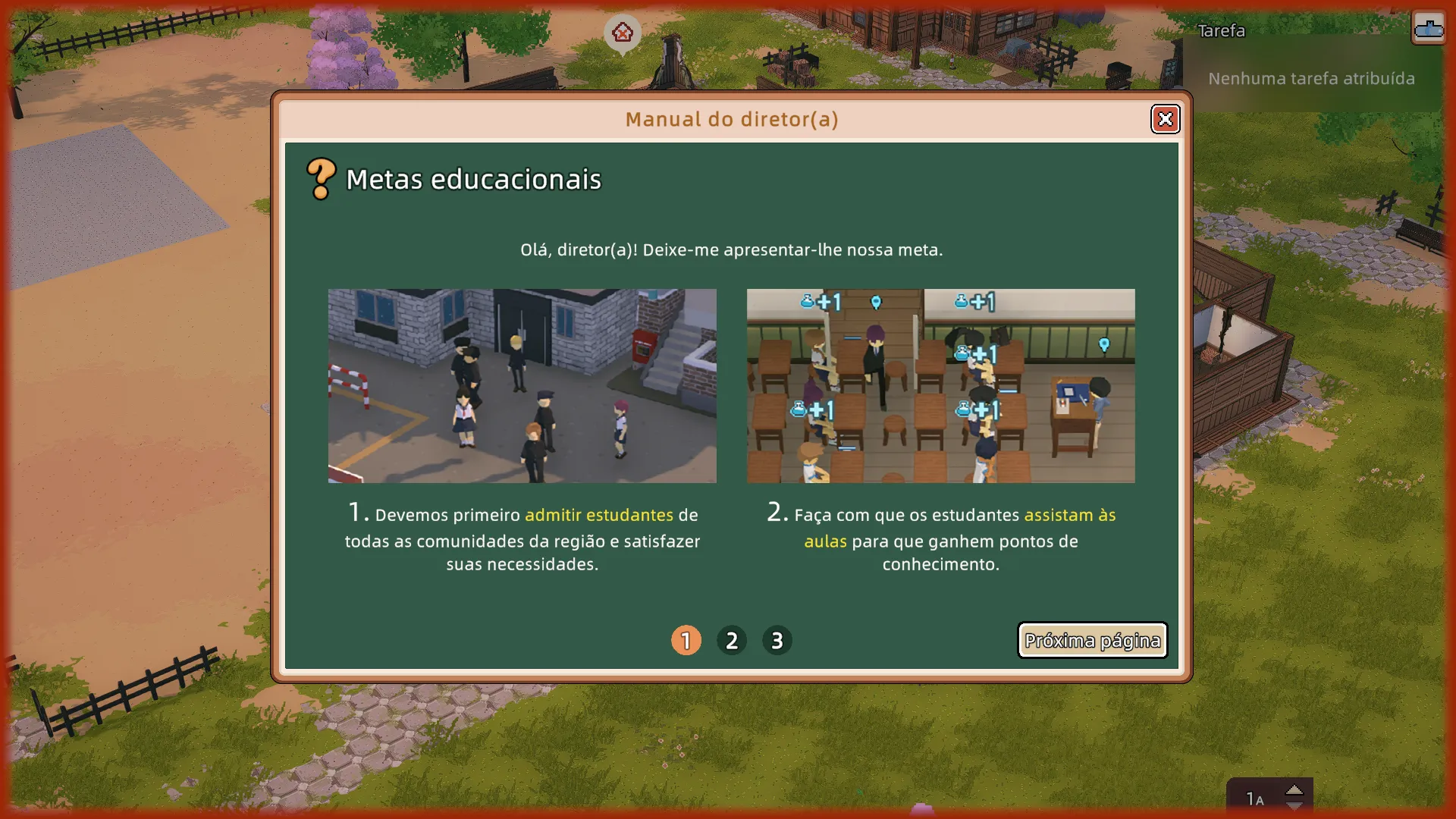Jump to manual page 3
The width and height of the screenshot is (1456, 819).
pyautogui.click(x=777, y=641)
